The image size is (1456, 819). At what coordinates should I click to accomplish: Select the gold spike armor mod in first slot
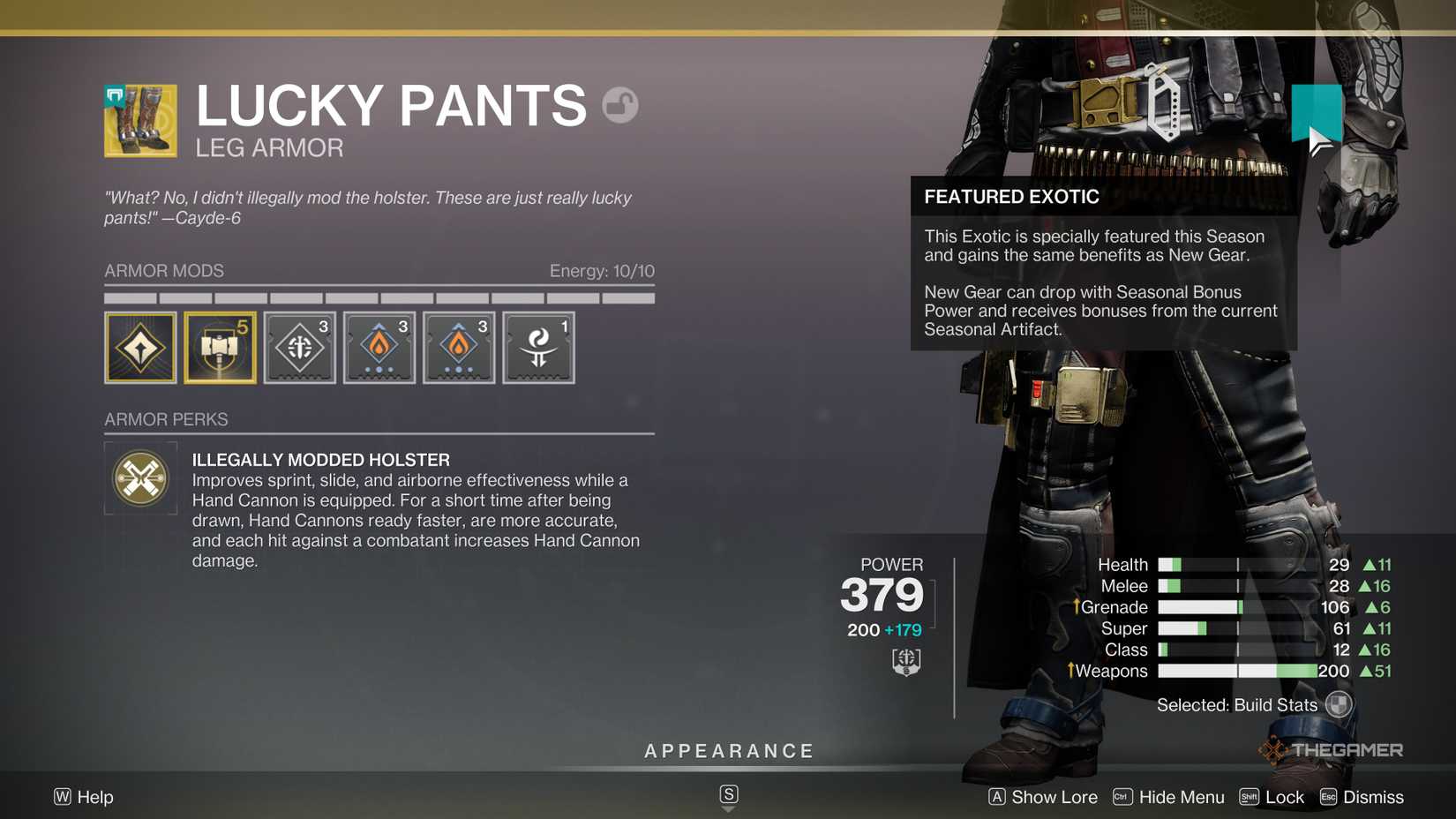coord(139,347)
